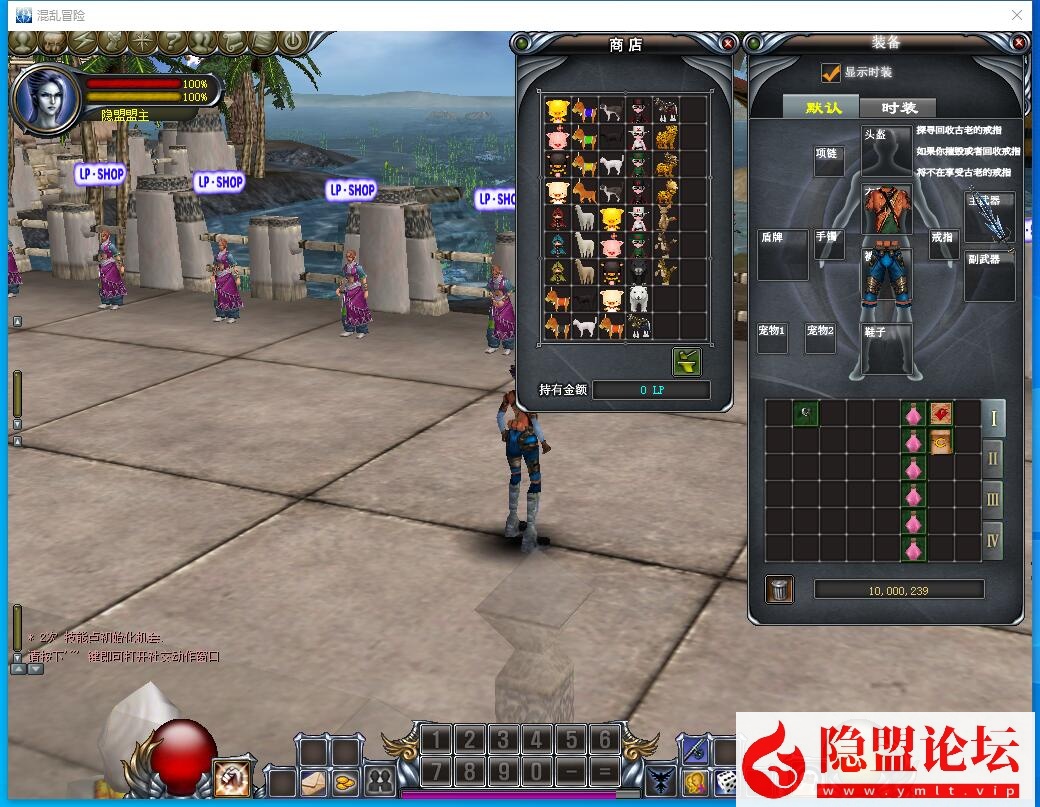Open inventory page II
The height and width of the screenshot is (807, 1040).
pos(993,459)
